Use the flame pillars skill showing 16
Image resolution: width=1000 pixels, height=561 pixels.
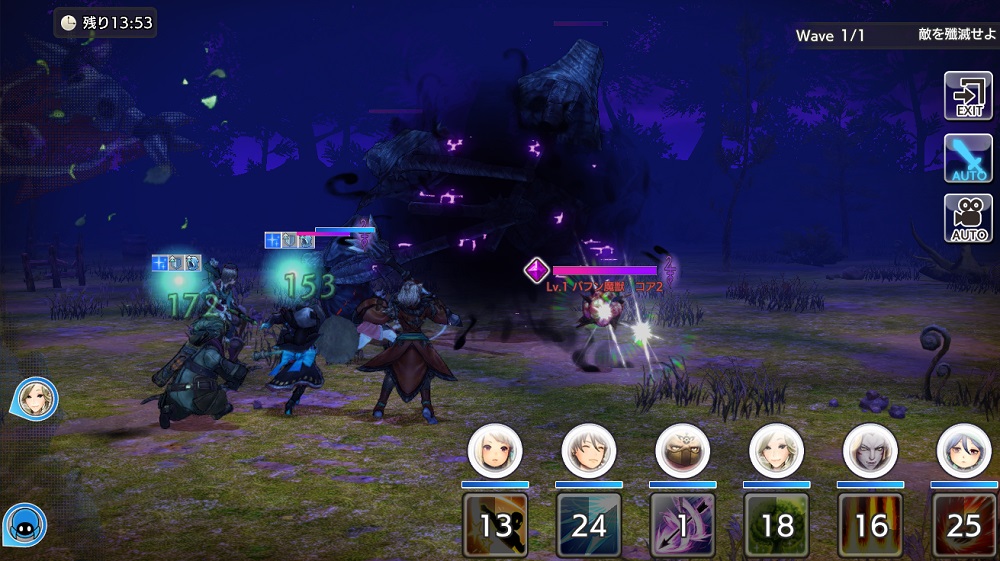pos(871,525)
